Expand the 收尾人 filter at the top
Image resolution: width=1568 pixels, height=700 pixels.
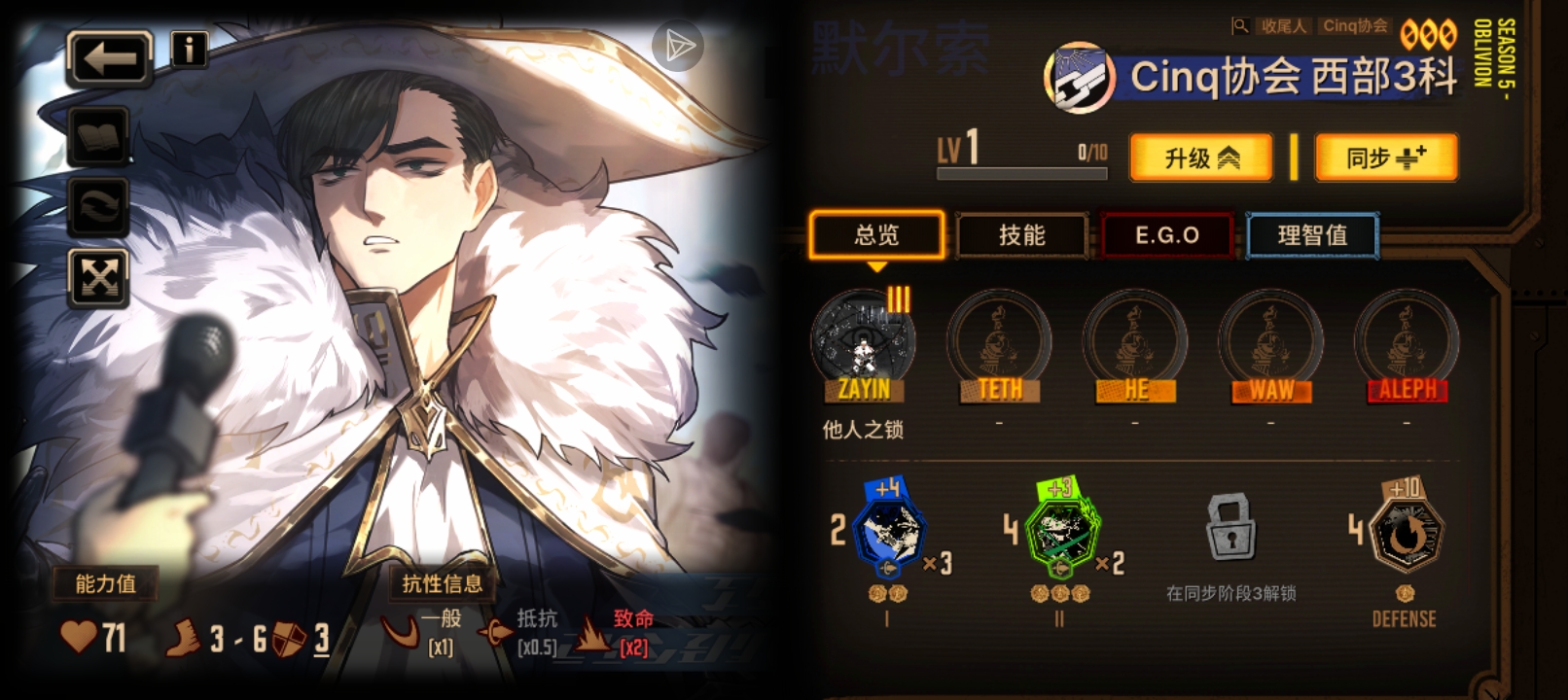[1282, 26]
